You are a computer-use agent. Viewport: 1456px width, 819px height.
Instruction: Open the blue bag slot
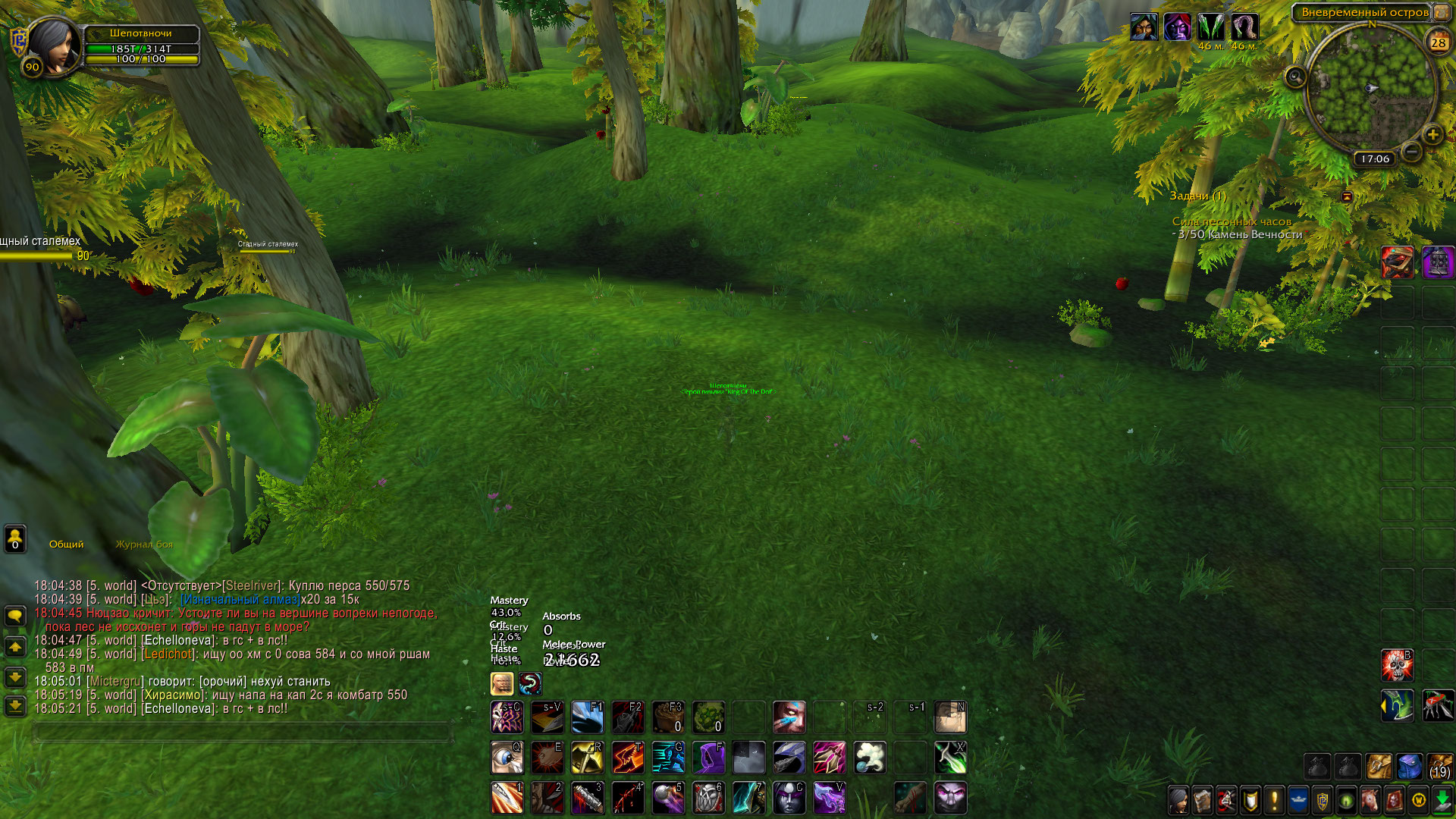[x=1409, y=767]
